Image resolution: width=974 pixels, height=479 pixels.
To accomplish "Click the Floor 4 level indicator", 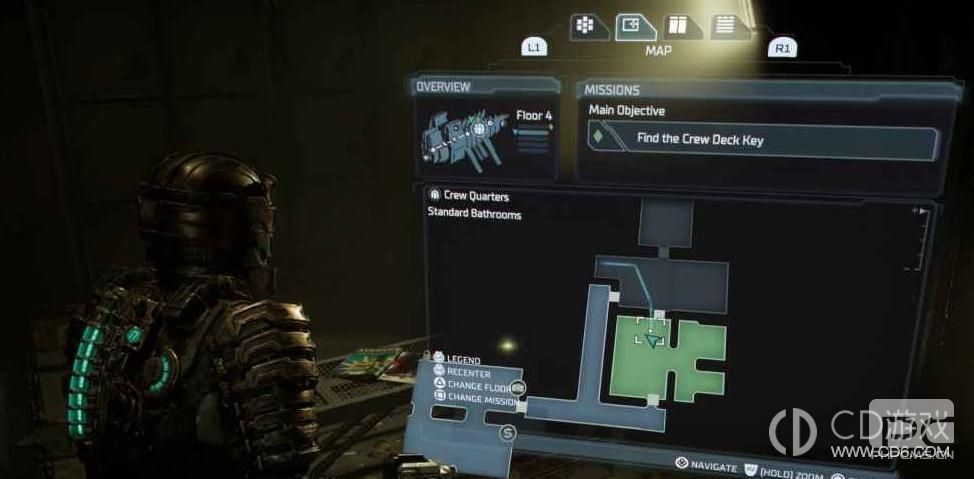I will coord(533,116).
